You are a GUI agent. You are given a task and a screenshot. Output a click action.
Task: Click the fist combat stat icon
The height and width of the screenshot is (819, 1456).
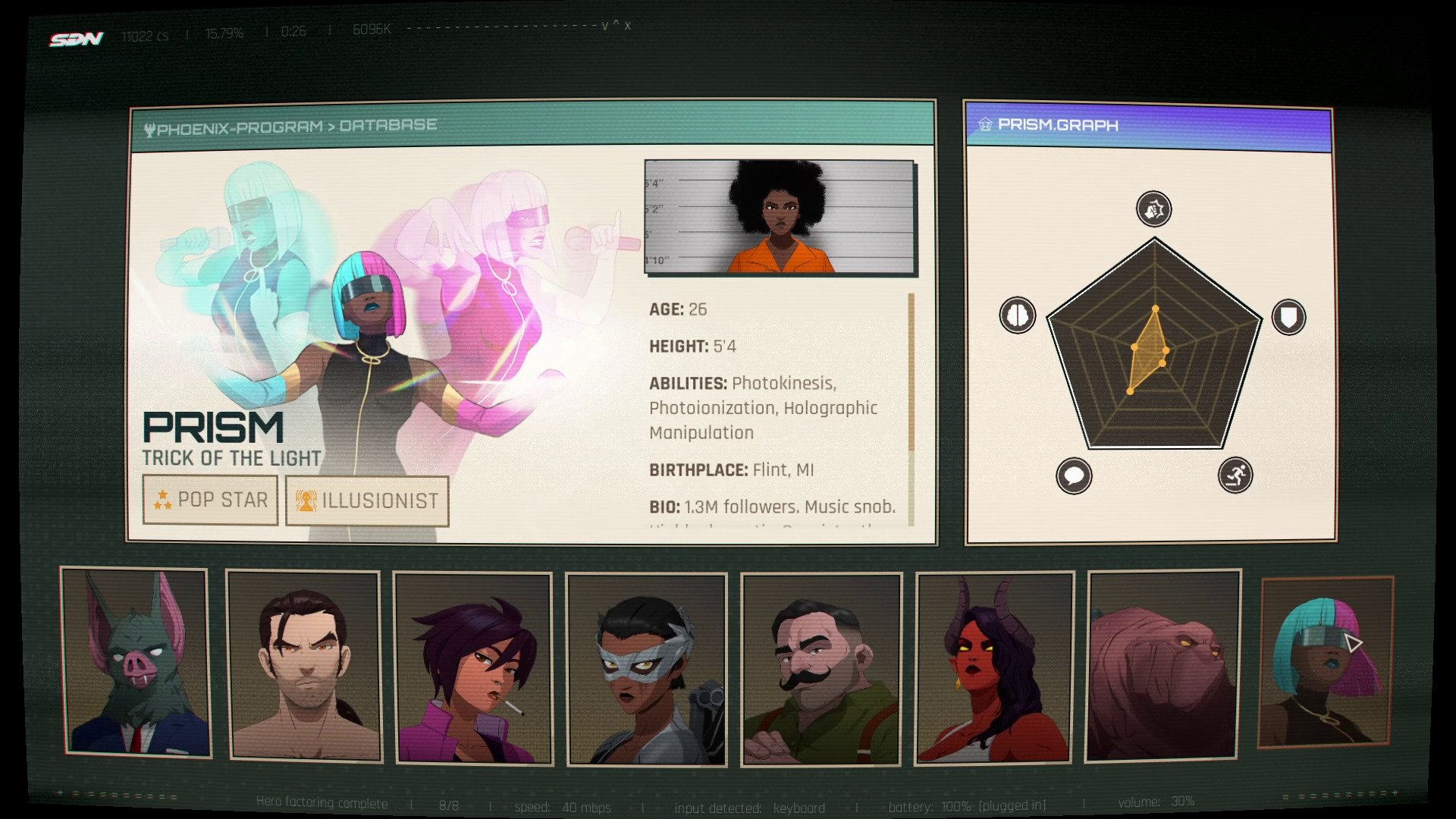pos(1153,209)
